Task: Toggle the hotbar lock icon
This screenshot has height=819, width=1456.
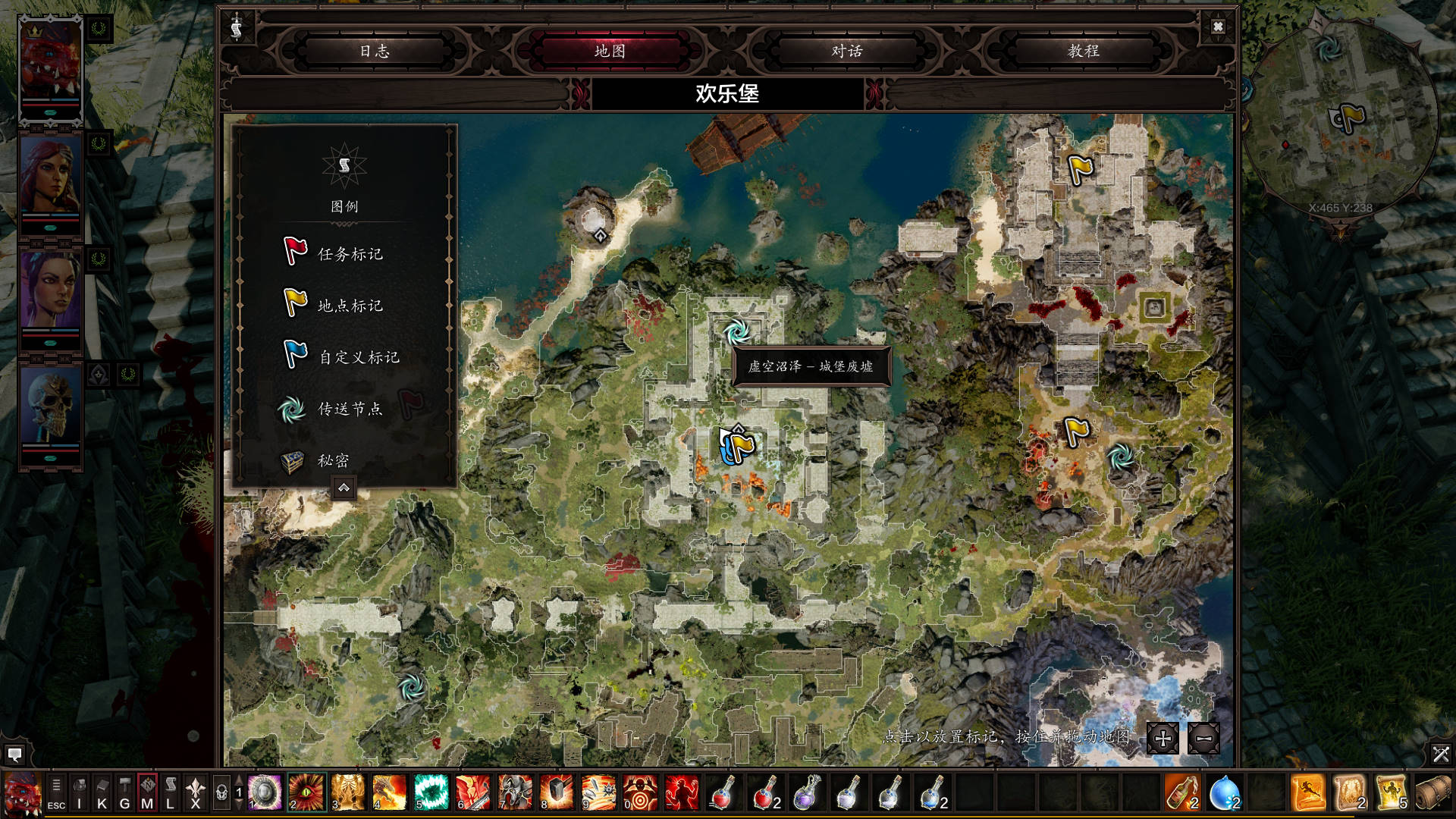Action: click(221, 793)
